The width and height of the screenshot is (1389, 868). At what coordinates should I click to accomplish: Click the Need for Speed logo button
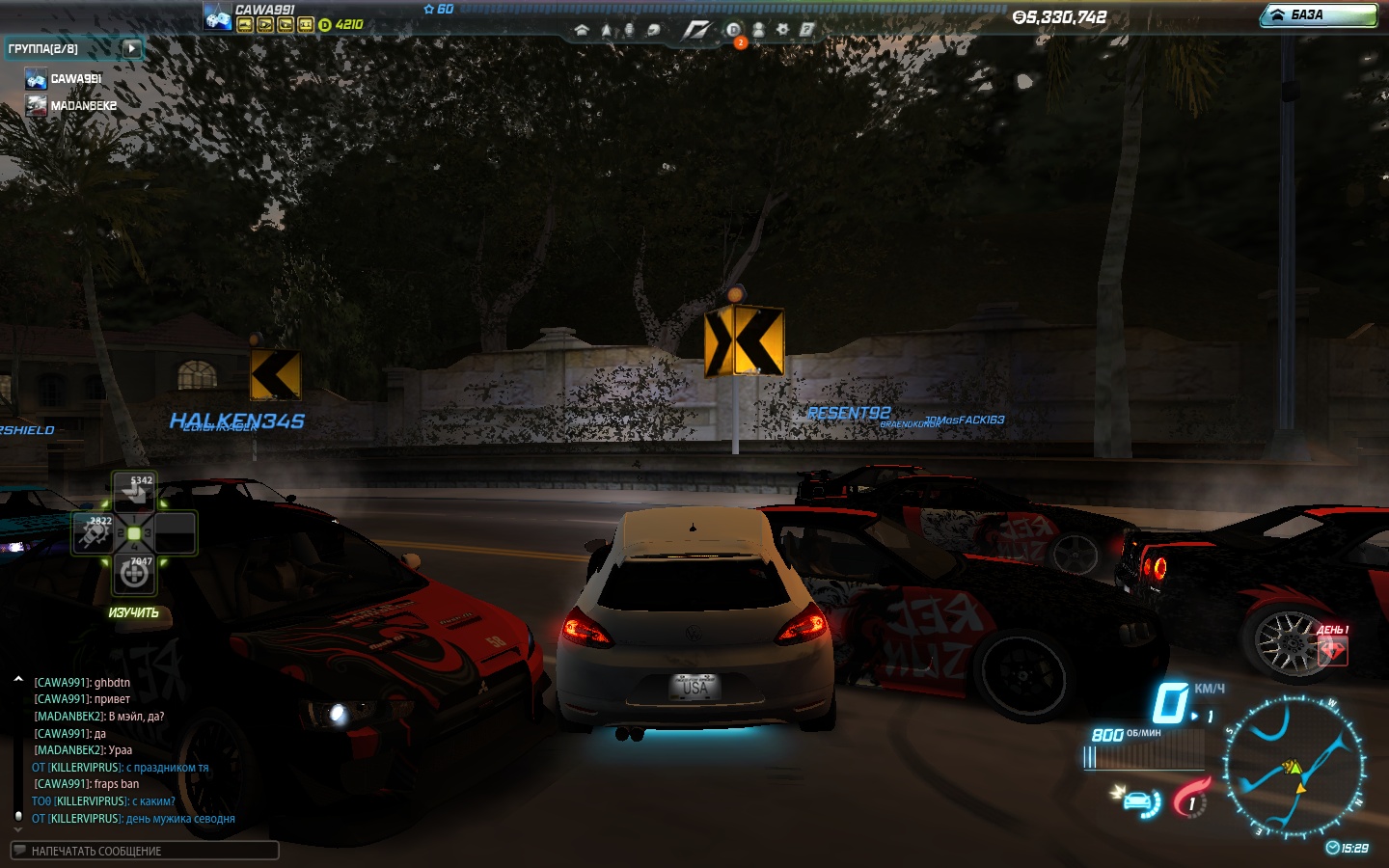click(695, 30)
